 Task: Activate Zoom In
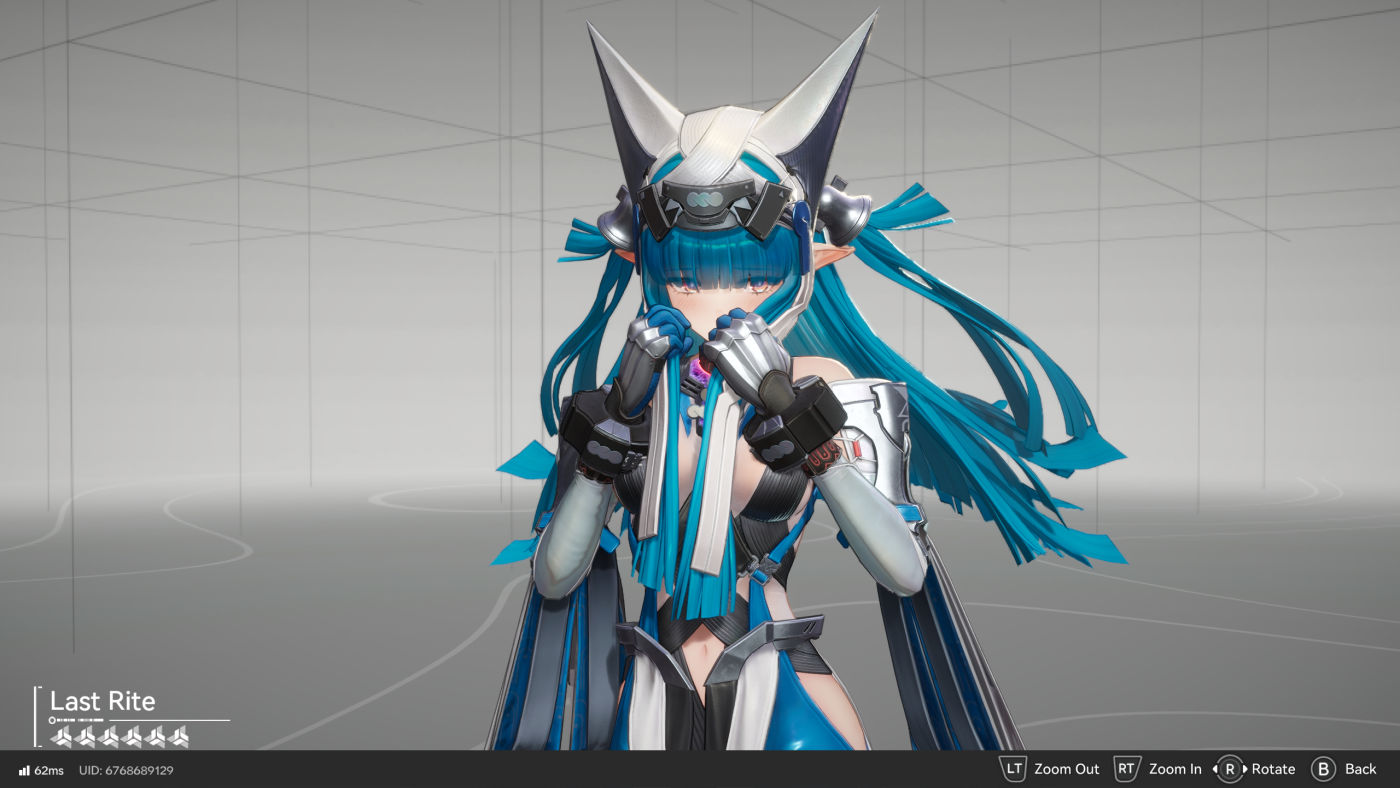(1174, 769)
